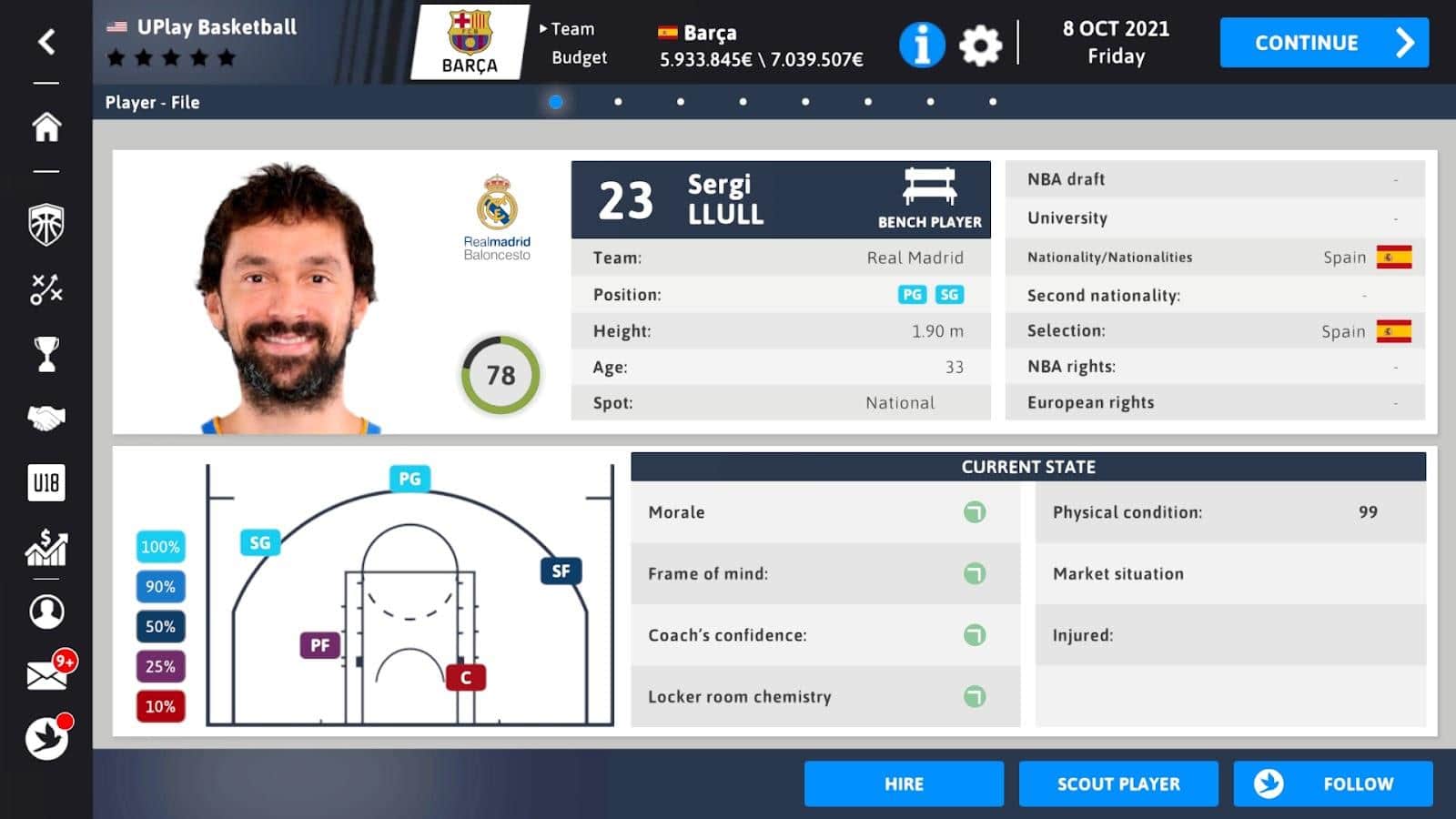Open settings gear icon
This screenshot has width=1456, height=819.
980,45
